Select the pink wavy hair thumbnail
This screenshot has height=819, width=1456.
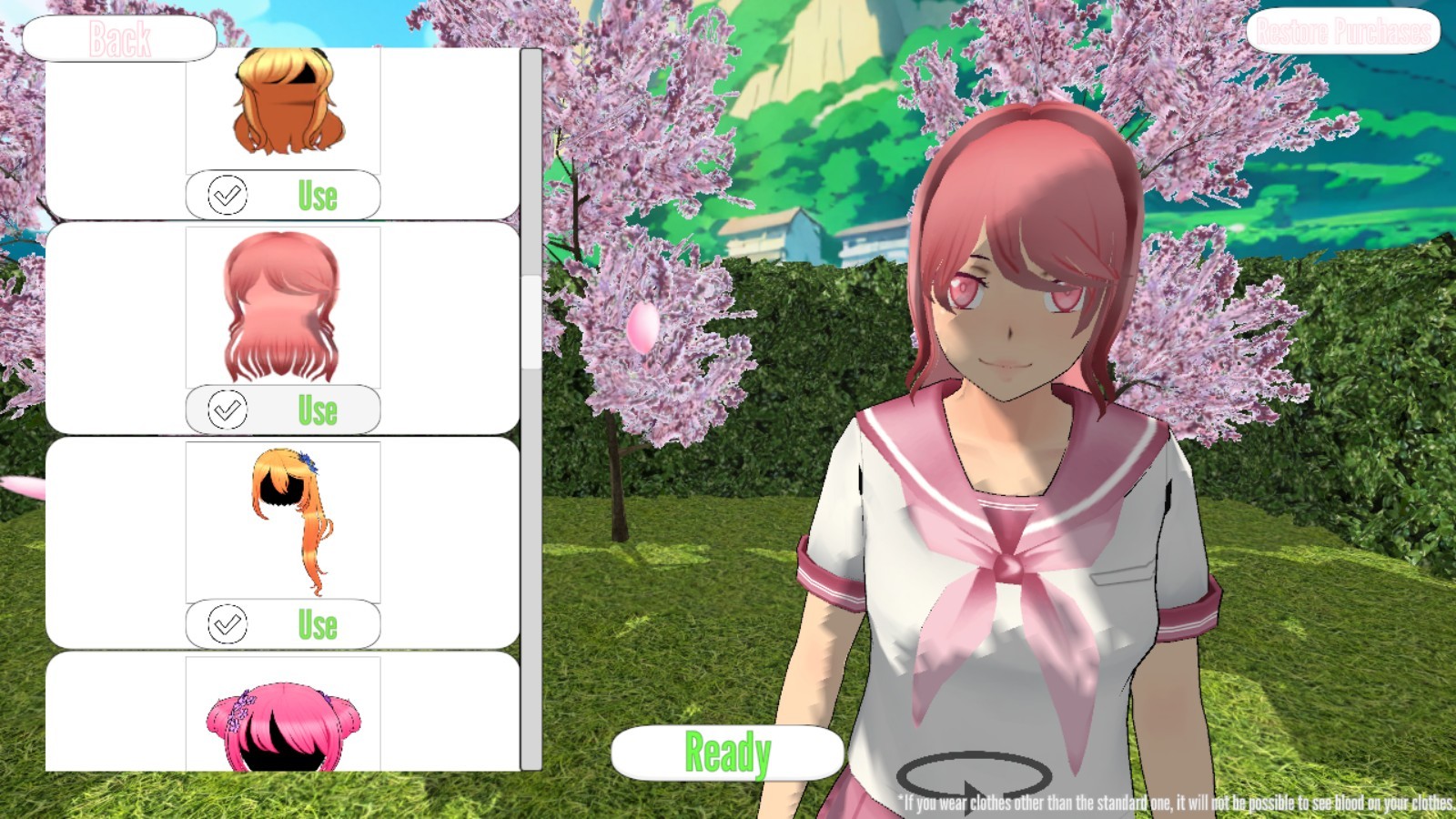tap(283, 307)
